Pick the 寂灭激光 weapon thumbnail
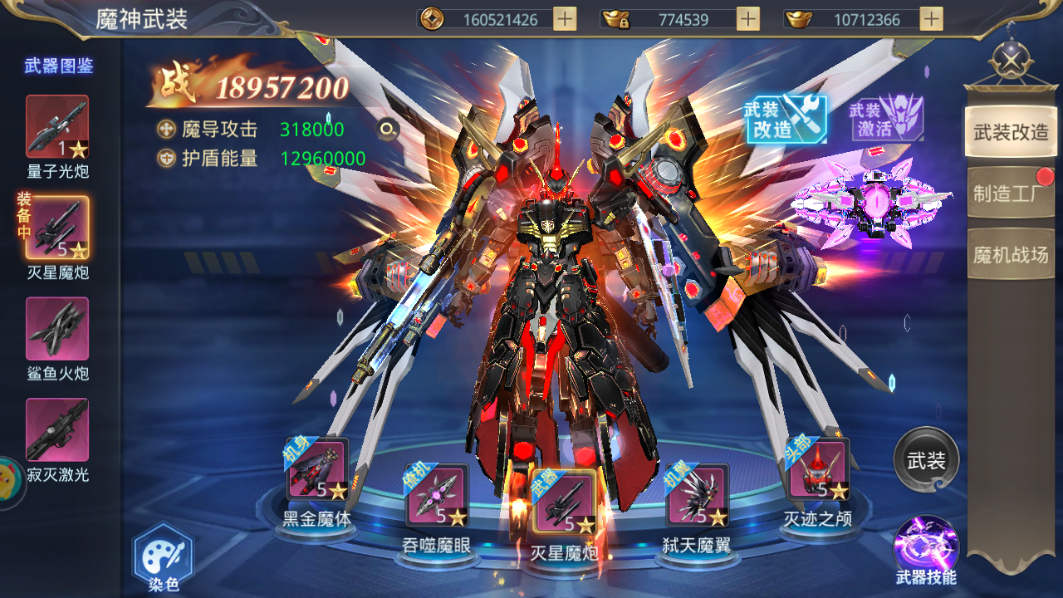 click(57, 430)
